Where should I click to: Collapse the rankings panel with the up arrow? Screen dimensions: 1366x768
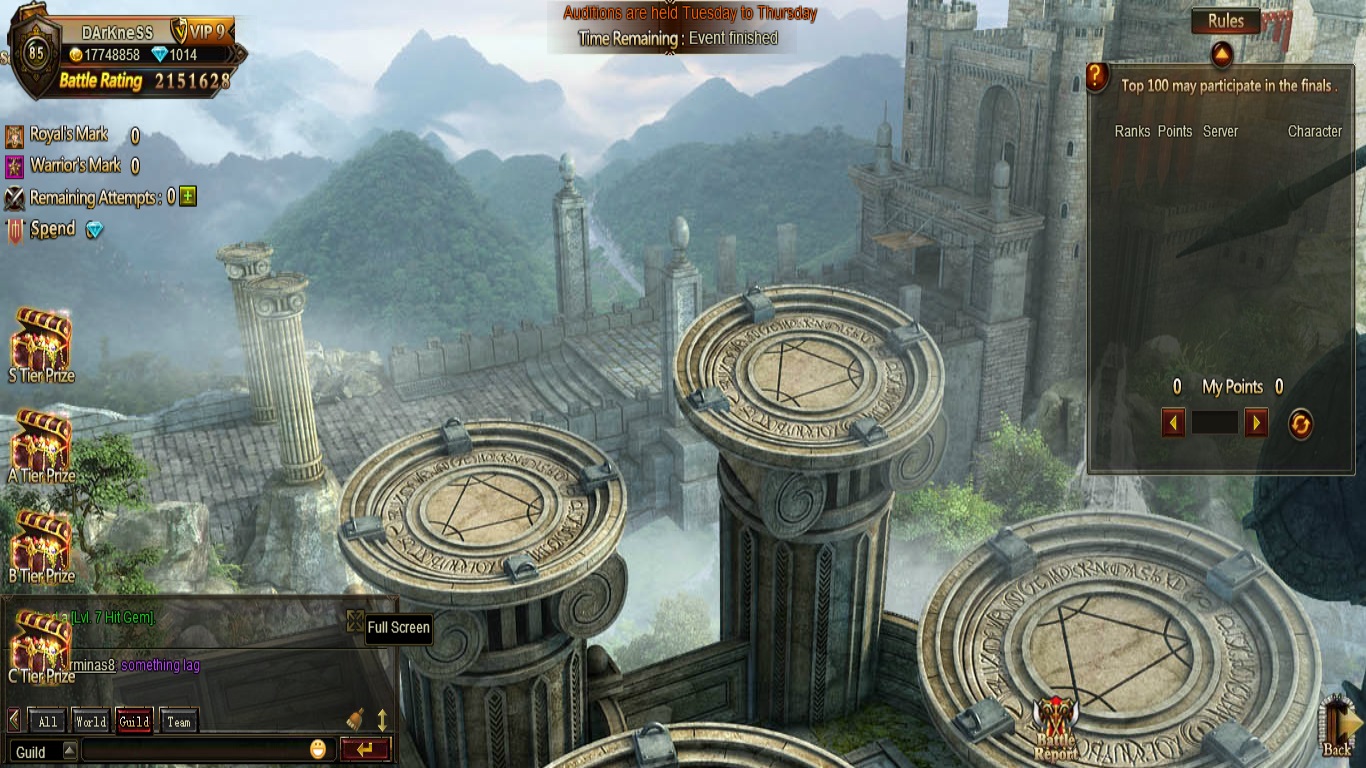pos(1221,53)
